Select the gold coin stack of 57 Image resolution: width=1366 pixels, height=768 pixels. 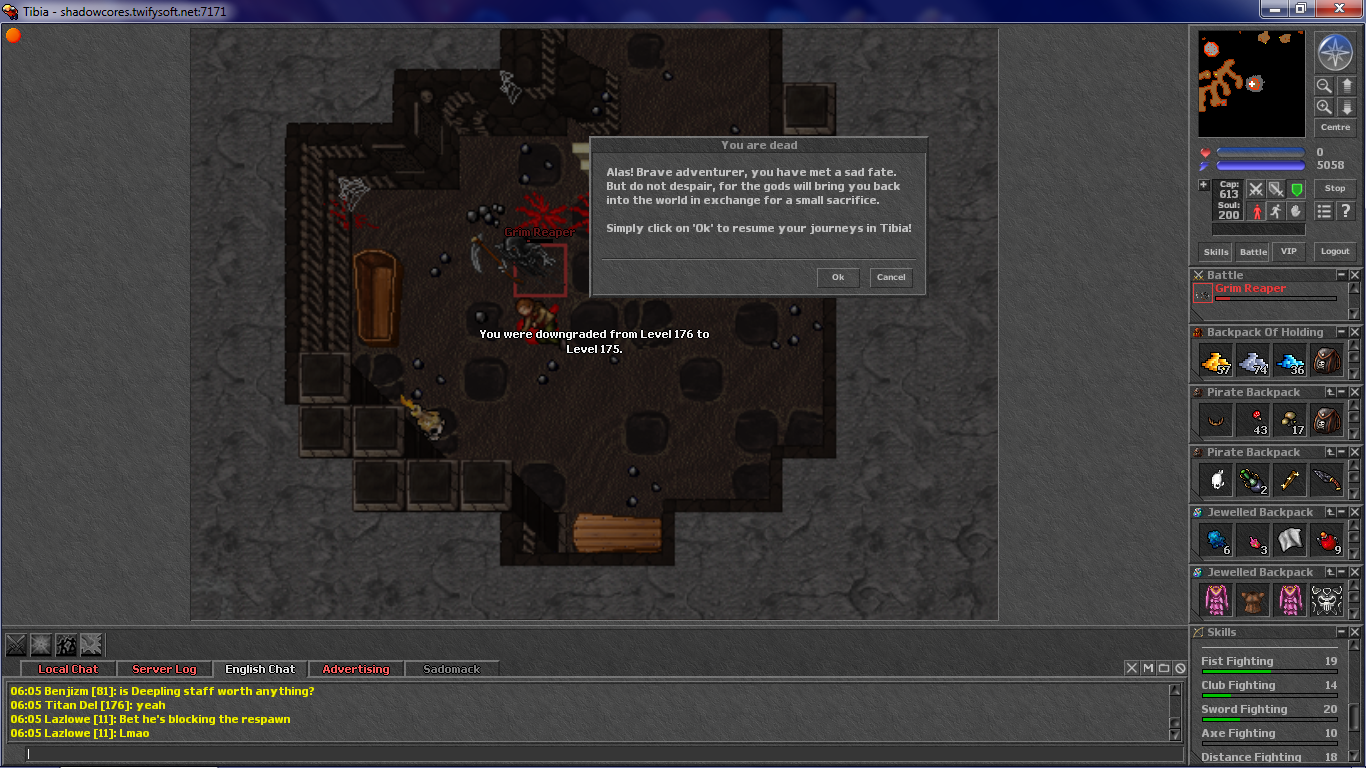(1216, 361)
